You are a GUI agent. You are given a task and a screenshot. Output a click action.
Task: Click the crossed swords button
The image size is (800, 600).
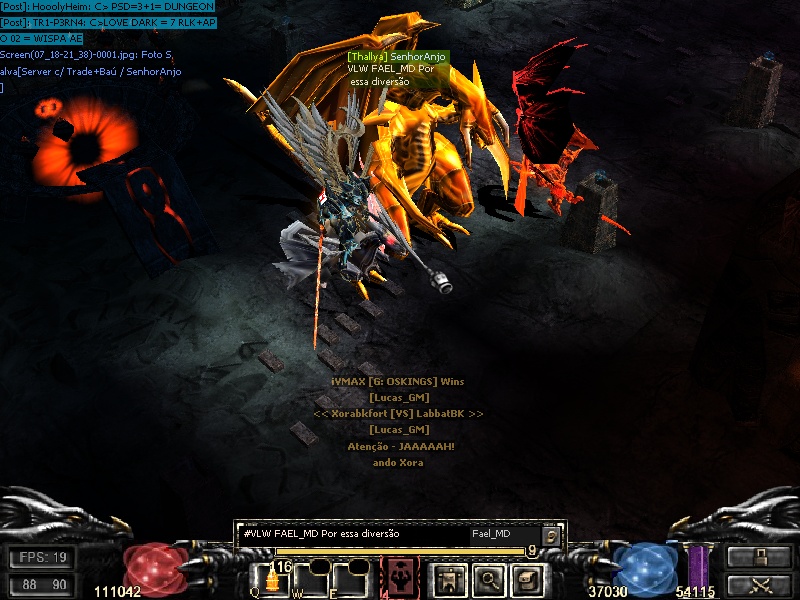(754, 584)
